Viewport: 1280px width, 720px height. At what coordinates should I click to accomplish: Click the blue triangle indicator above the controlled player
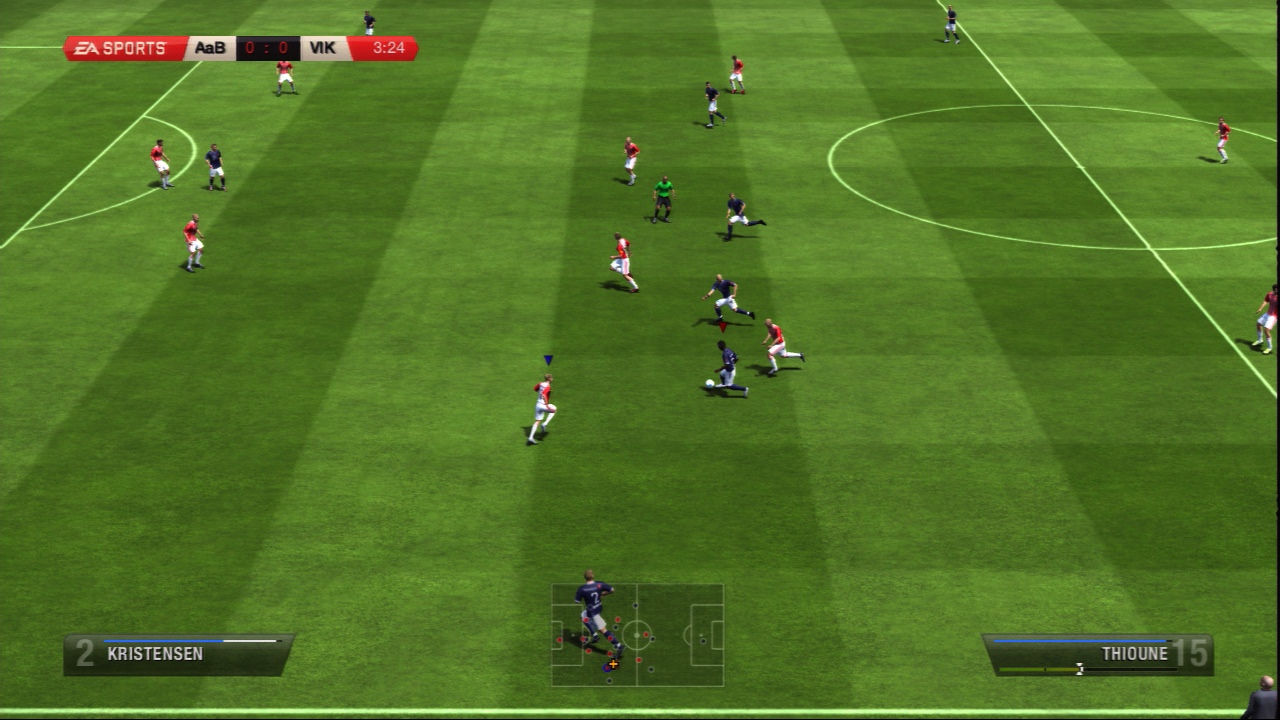[546, 358]
